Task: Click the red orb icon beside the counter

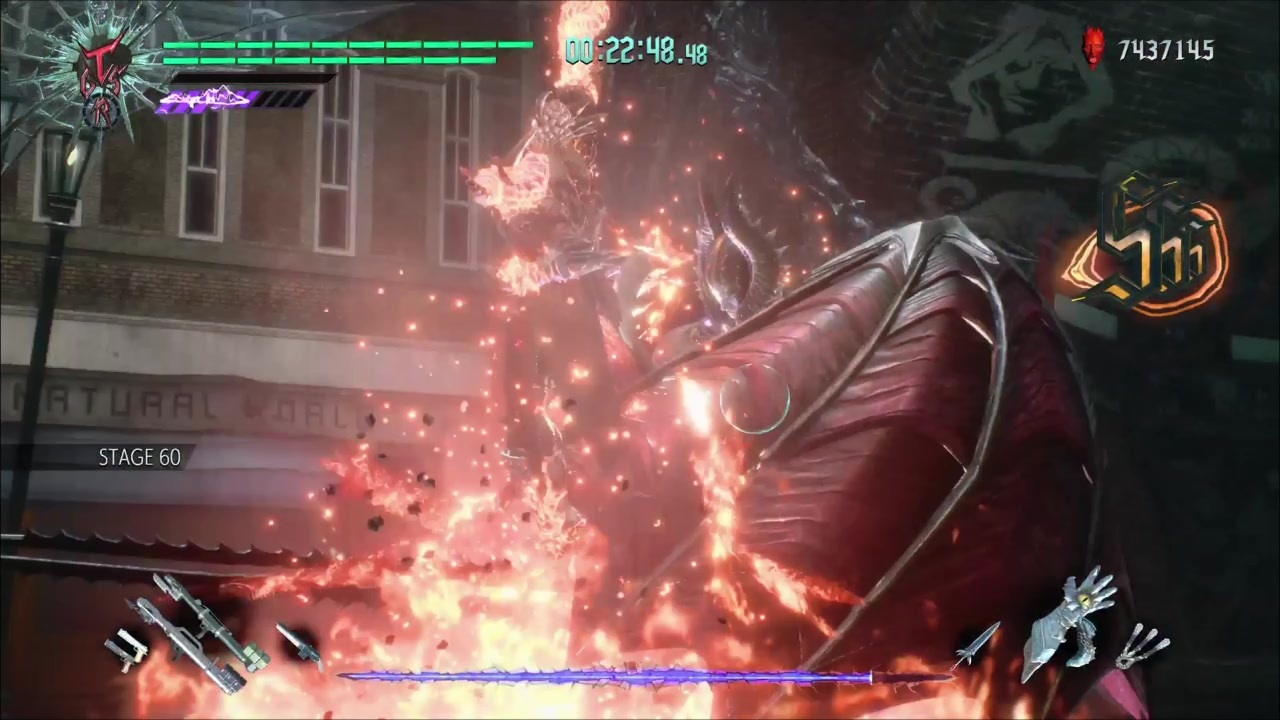Action: coord(1092,48)
